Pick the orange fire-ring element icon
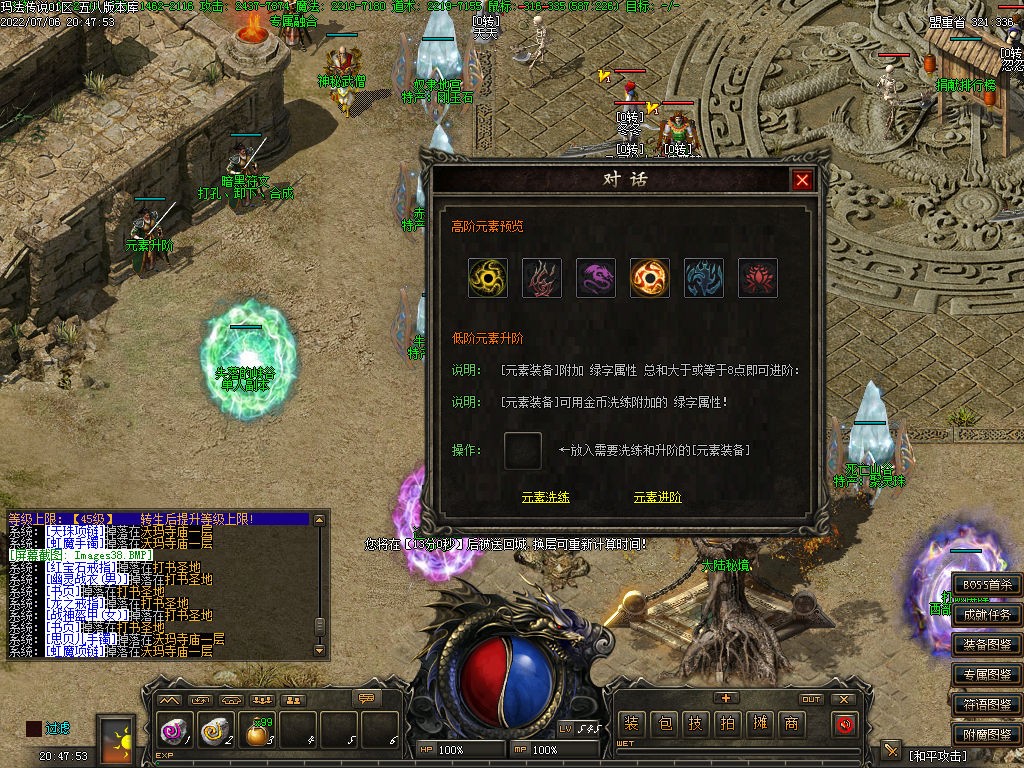The width and height of the screenshot is (1024, 768). point(650,278)
